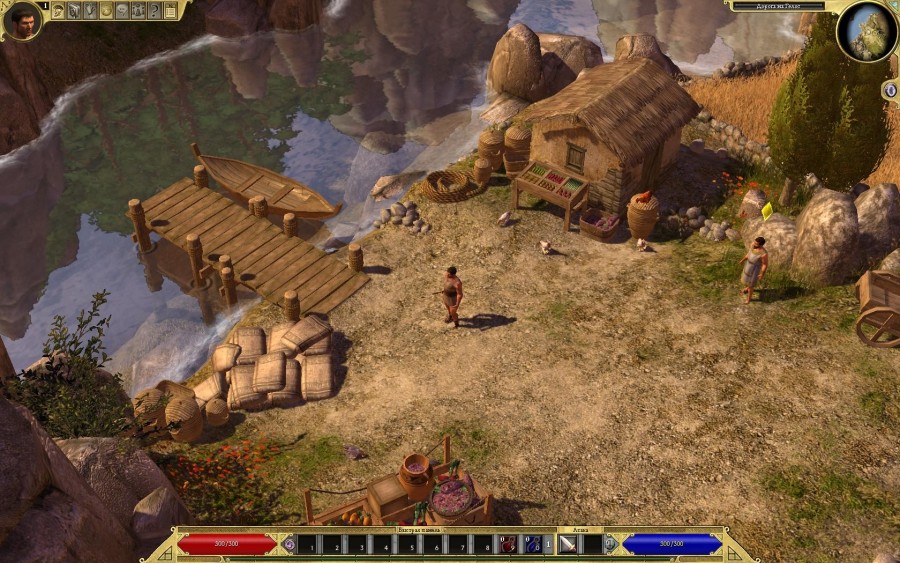Use the red health potion slot
The height and width of the screenshot is (563, 900).
[x=508, y=545]
